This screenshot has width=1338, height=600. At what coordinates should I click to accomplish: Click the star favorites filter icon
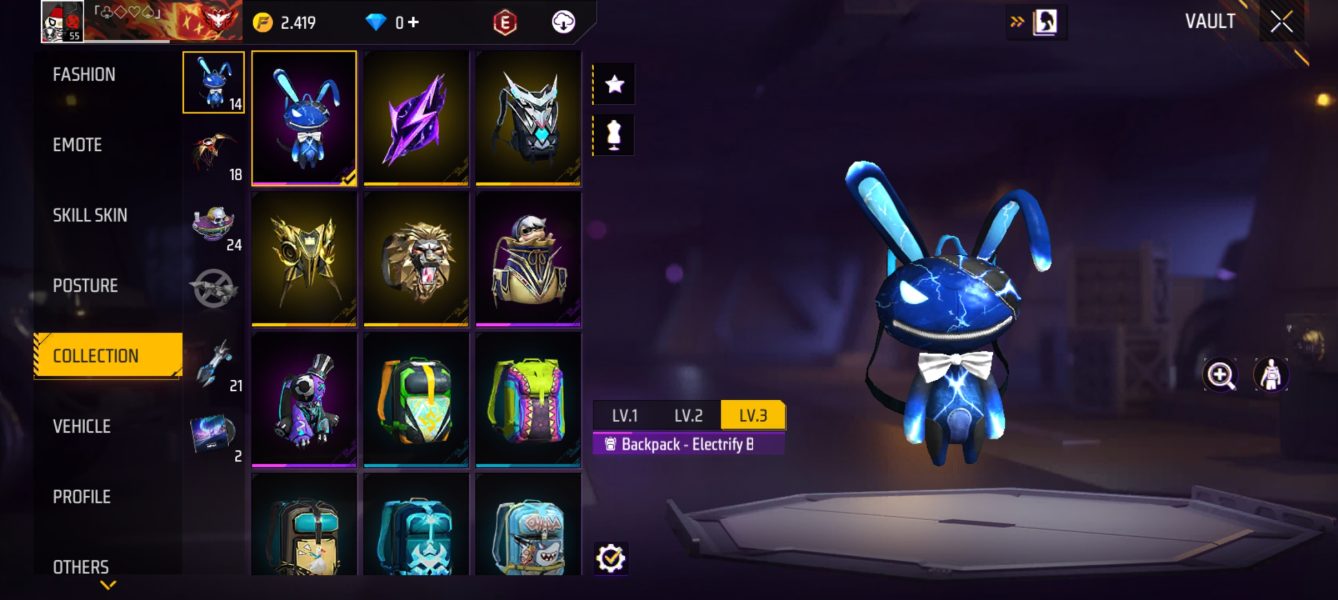[614, 85]
